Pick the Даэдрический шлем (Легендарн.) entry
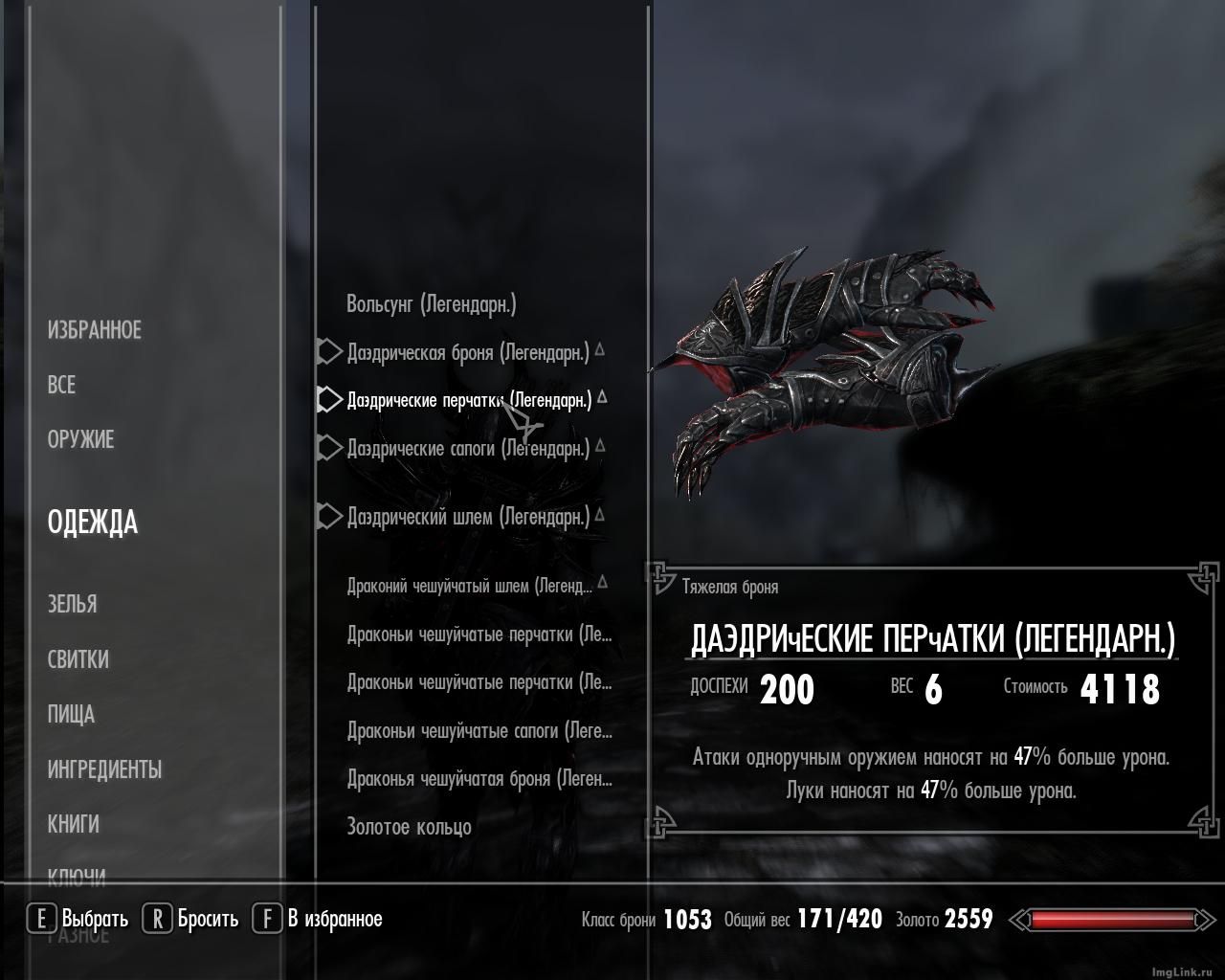This screenshot has width=1225, height=980. pyautogui.click(x=468, y=517)
